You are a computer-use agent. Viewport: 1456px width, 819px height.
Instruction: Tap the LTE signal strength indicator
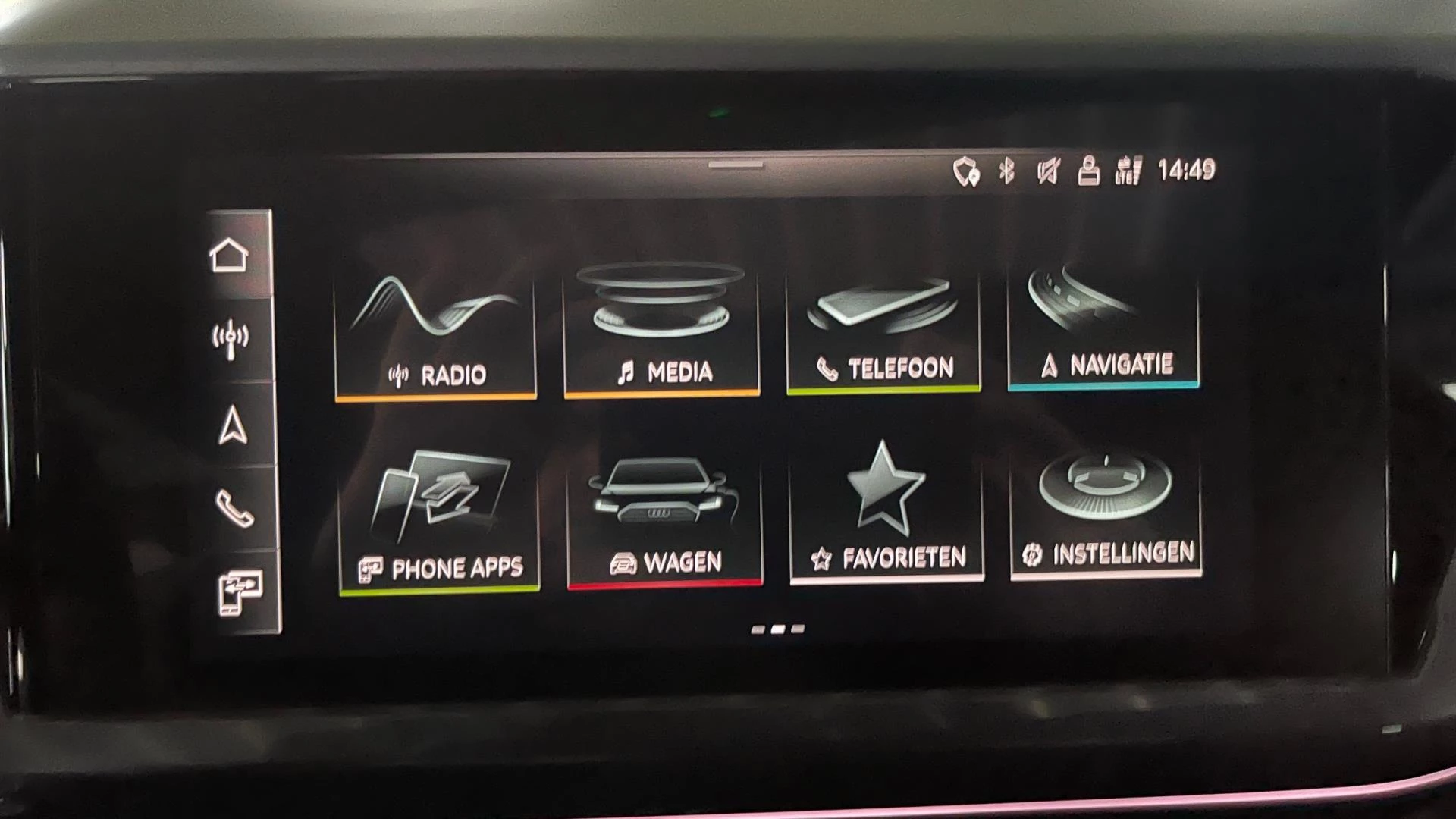click(1128, 168)
